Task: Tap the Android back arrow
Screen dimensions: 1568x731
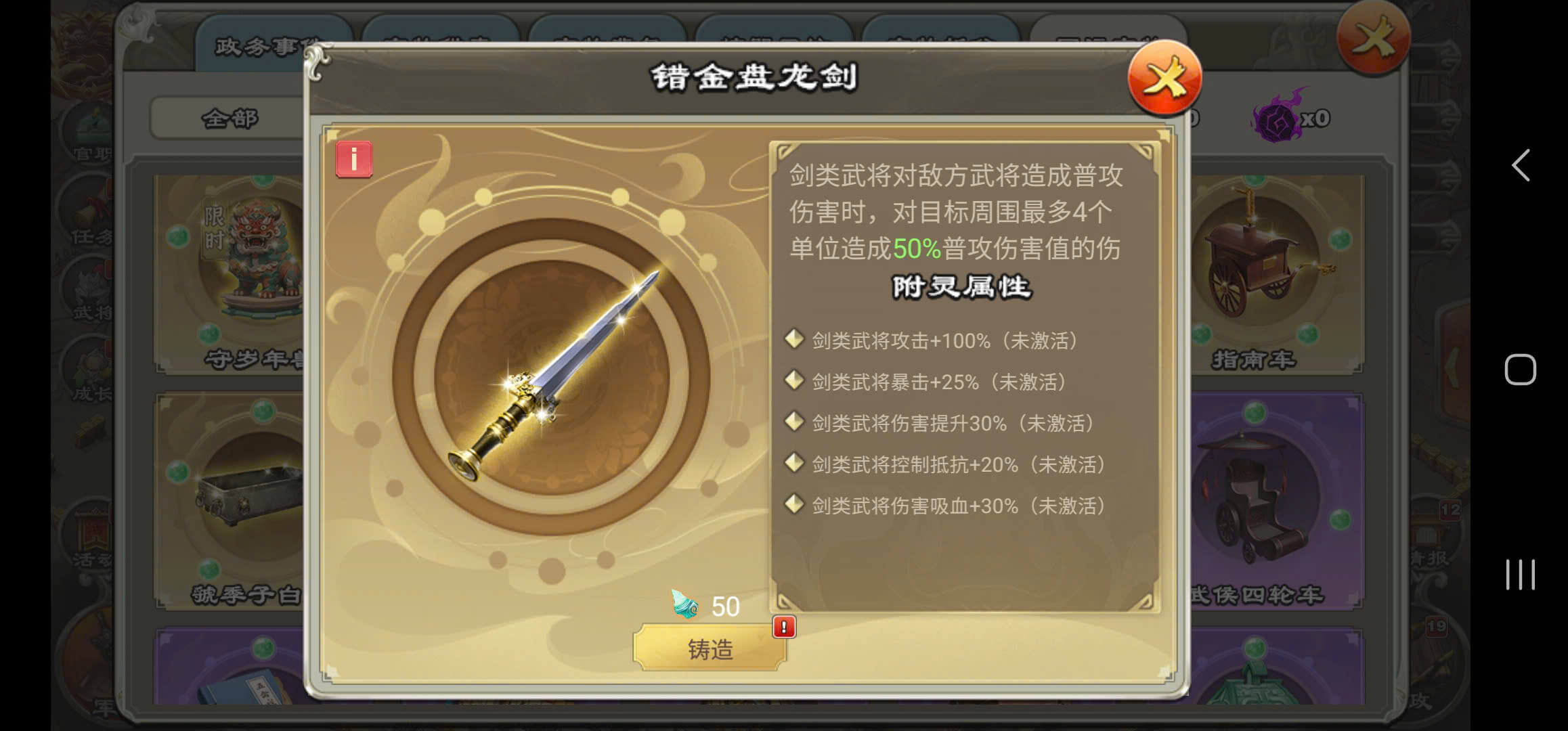Action: coord(1521,165)
